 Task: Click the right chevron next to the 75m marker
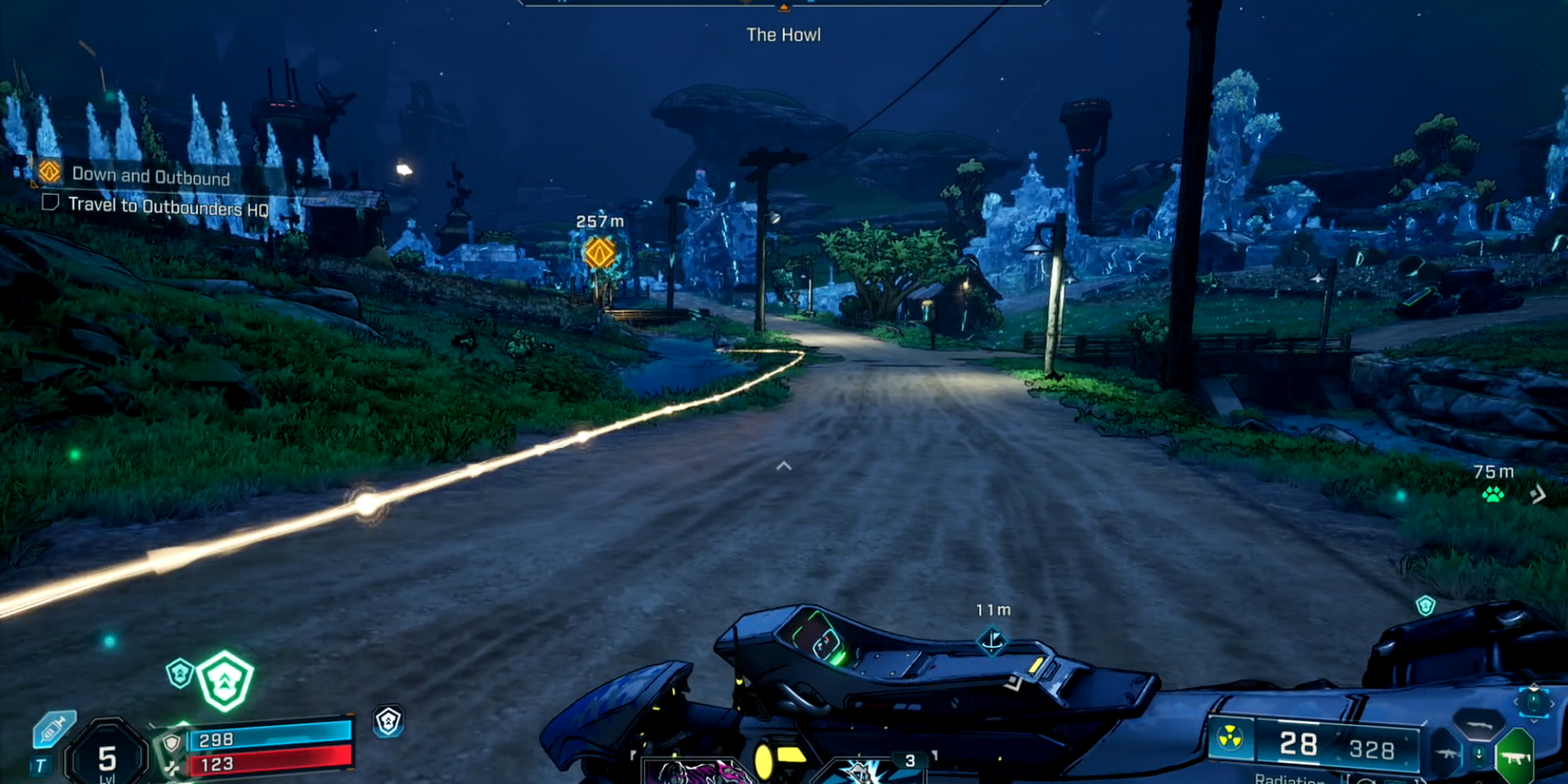1538,493
